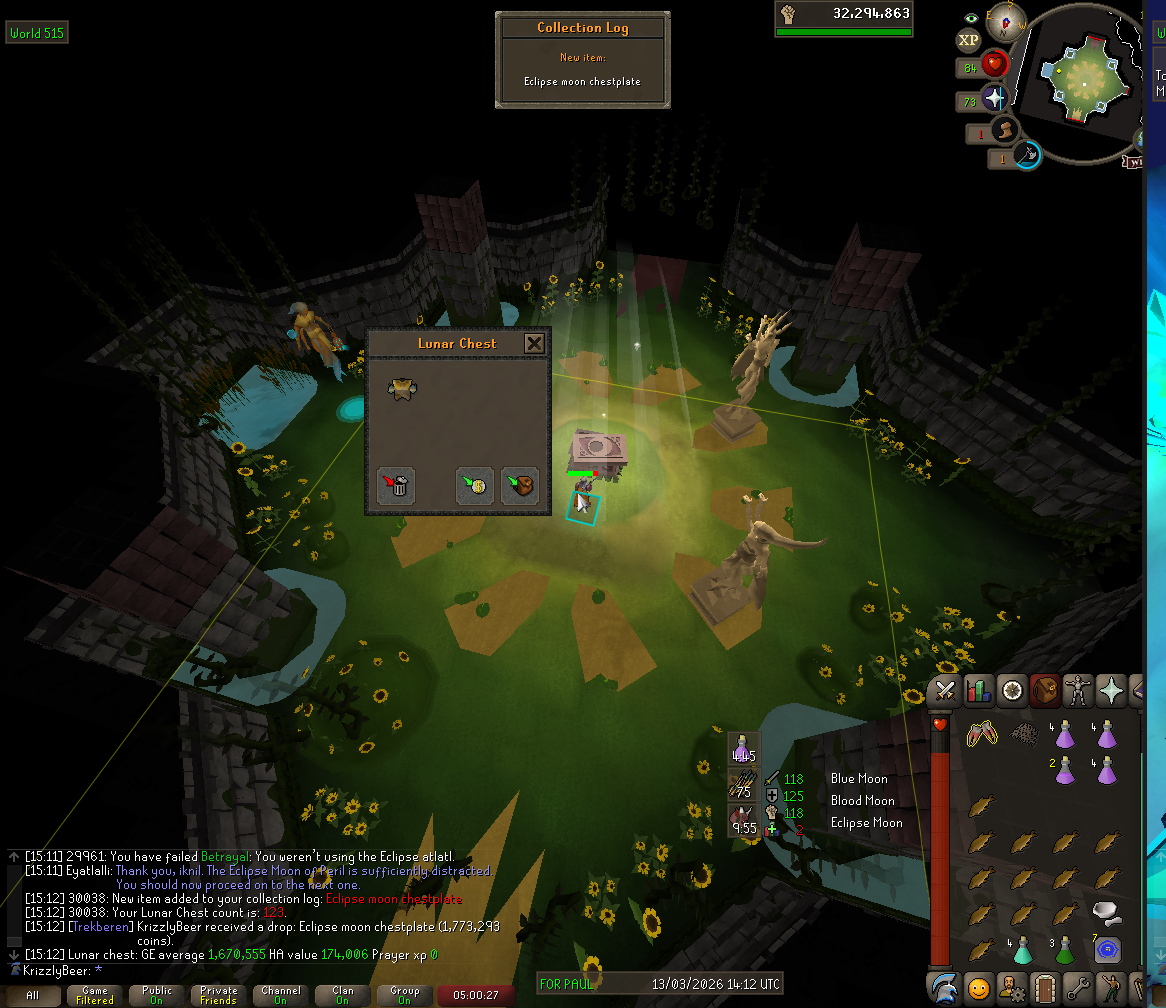Viewport: 1166px width, 1008px height.
Task: Select the mortar and pestle in inventory
Action: point(1104,911)
